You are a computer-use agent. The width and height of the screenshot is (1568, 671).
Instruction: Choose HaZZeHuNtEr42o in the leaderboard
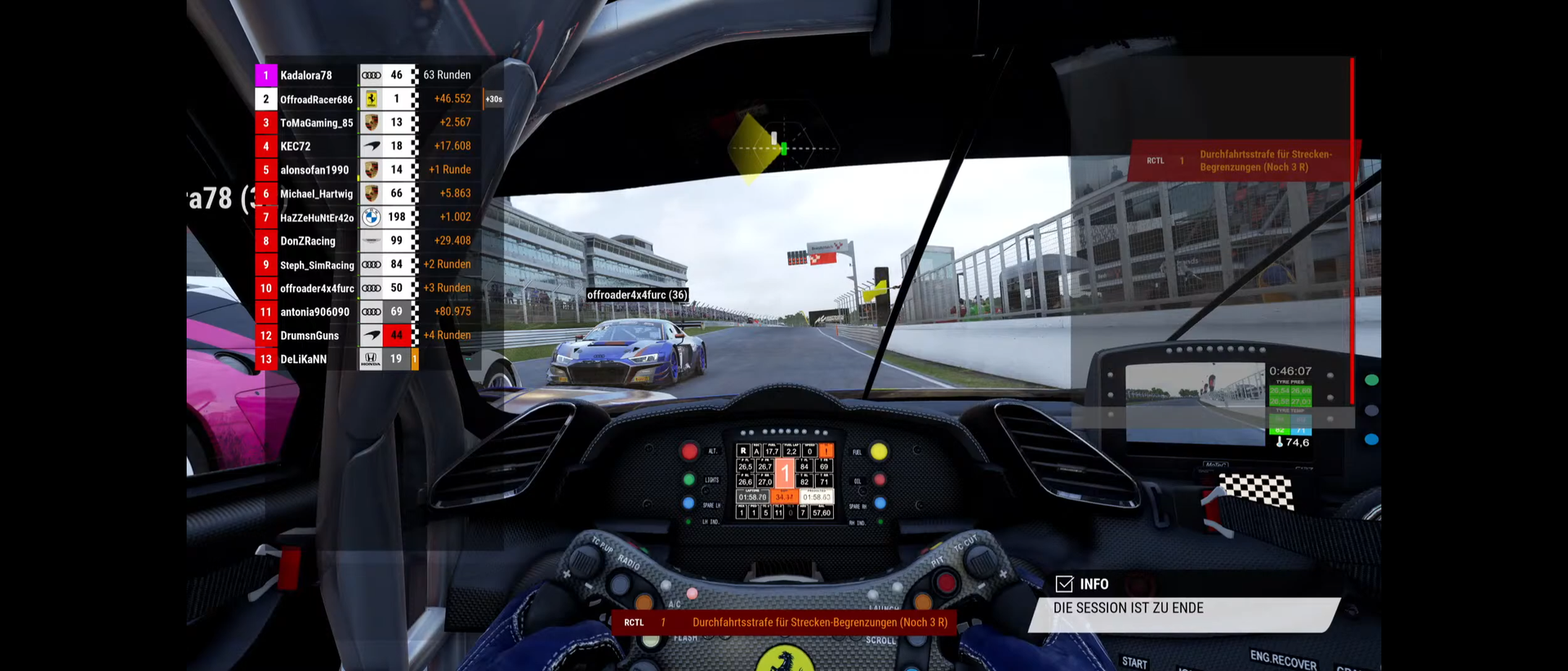point(317,217)
